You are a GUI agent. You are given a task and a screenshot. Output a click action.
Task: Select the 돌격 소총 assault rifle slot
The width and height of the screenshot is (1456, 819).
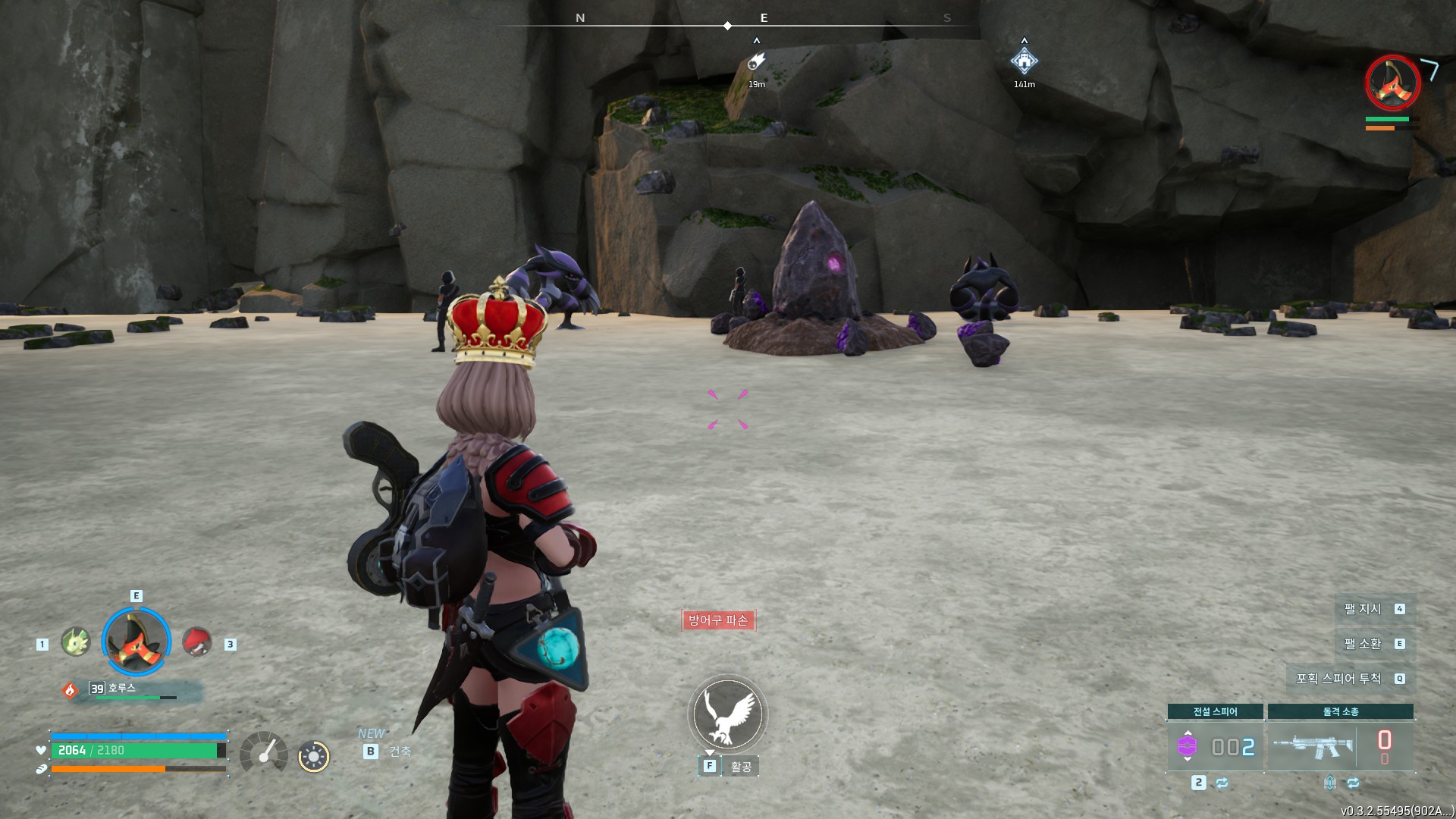[x=1340, y=746]
